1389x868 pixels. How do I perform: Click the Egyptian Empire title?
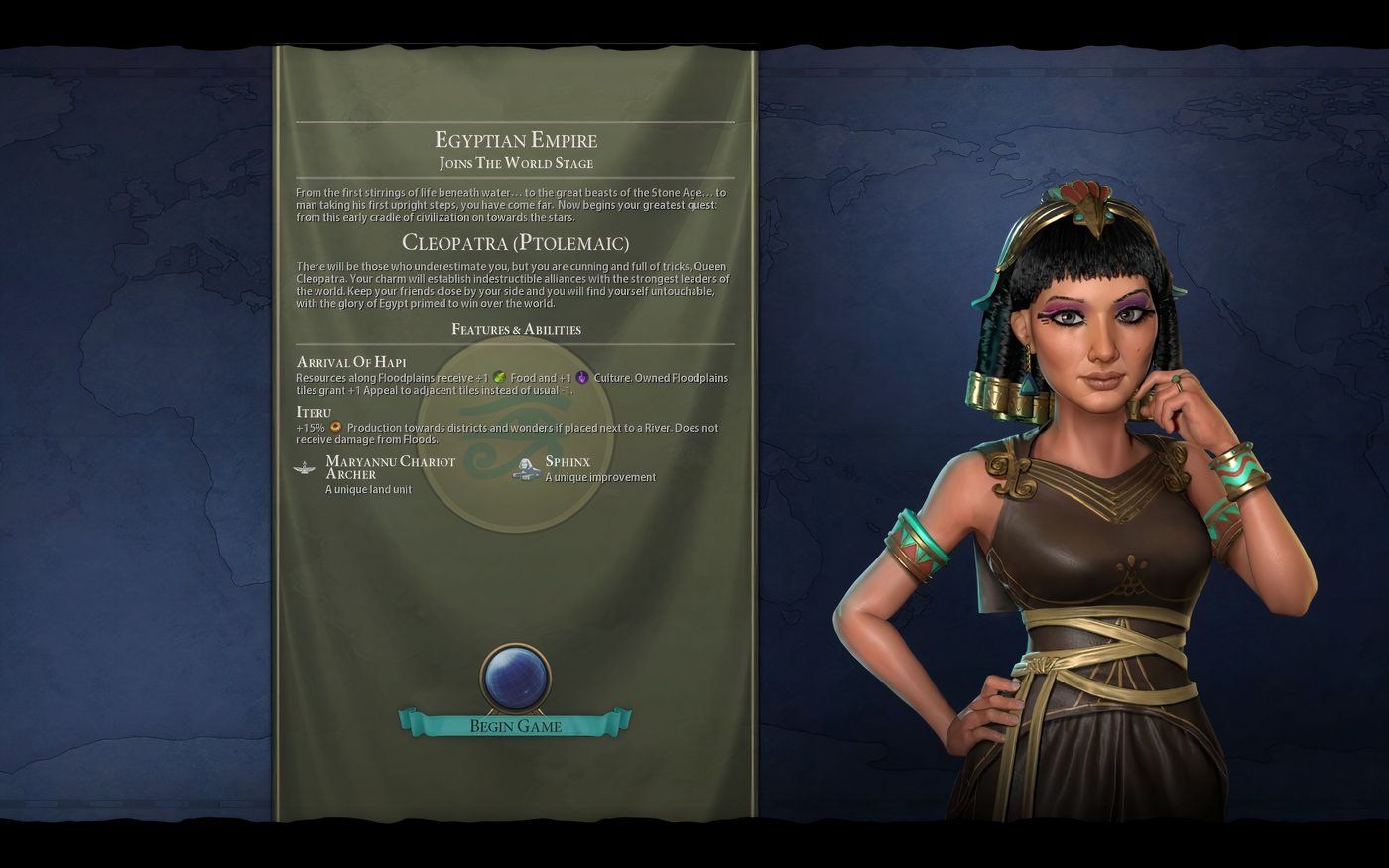click(516, 140)
